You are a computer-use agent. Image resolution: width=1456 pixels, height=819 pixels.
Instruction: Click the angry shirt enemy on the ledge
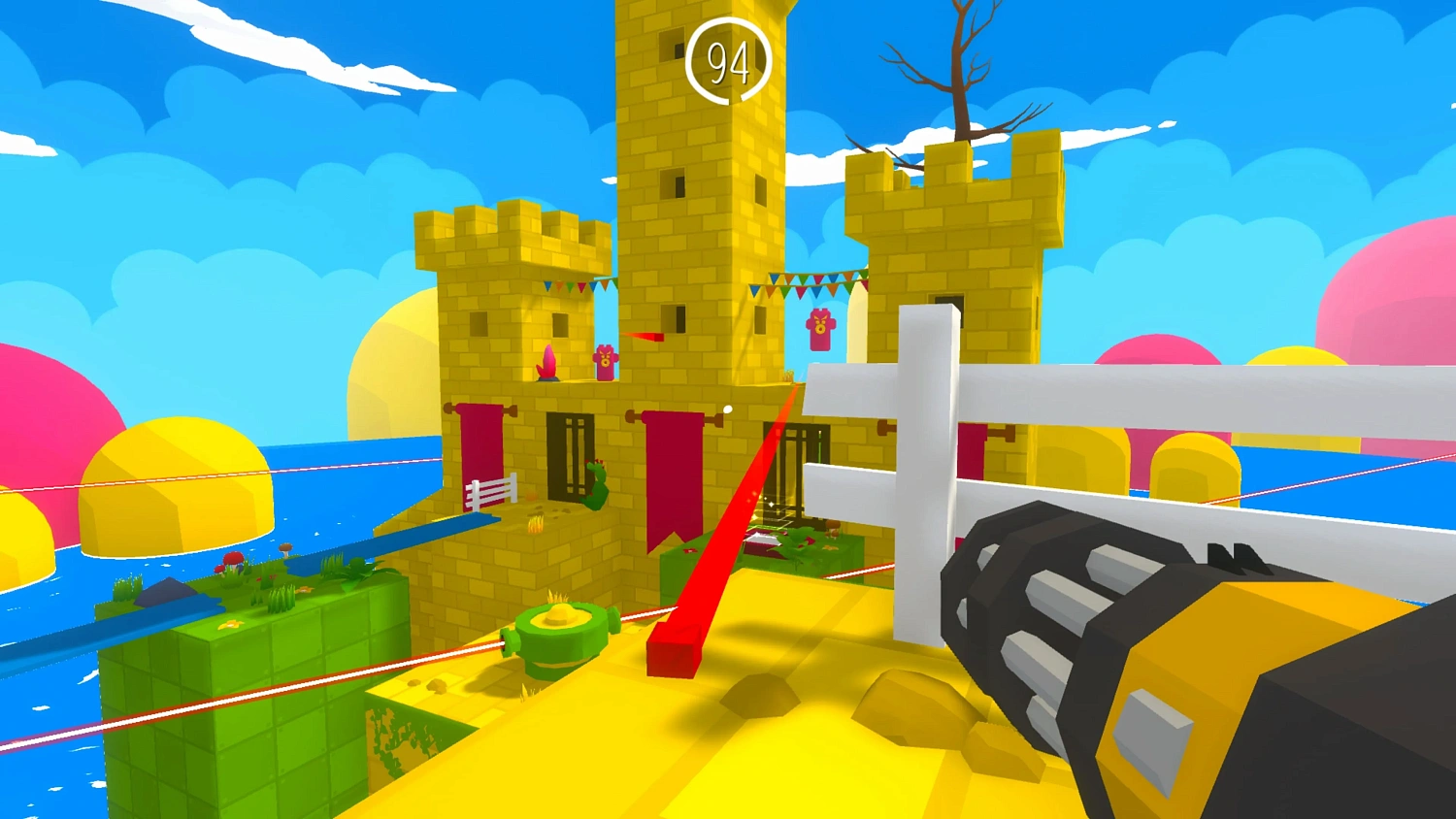tap(604, 363)
